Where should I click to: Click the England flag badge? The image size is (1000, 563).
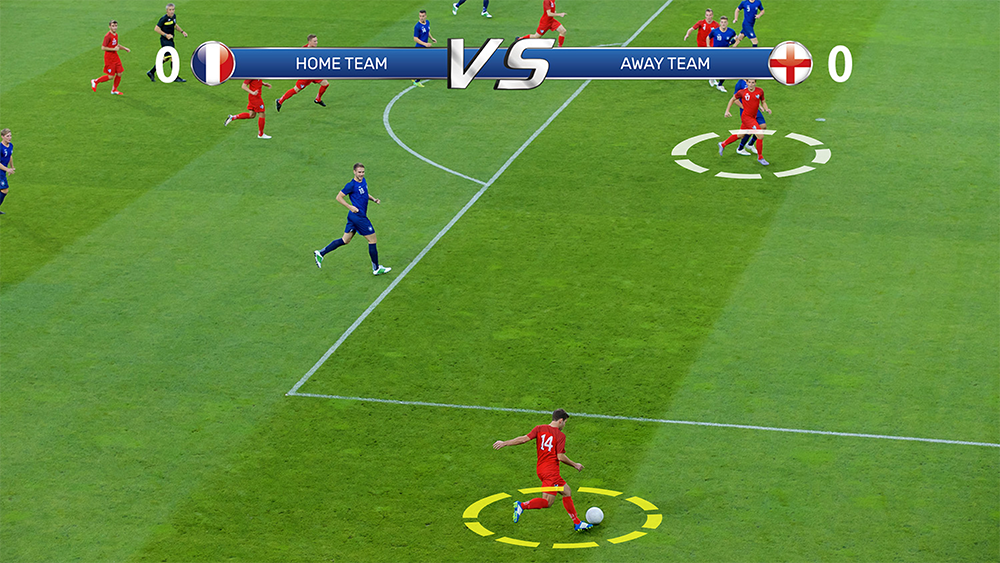coord(790,63)
